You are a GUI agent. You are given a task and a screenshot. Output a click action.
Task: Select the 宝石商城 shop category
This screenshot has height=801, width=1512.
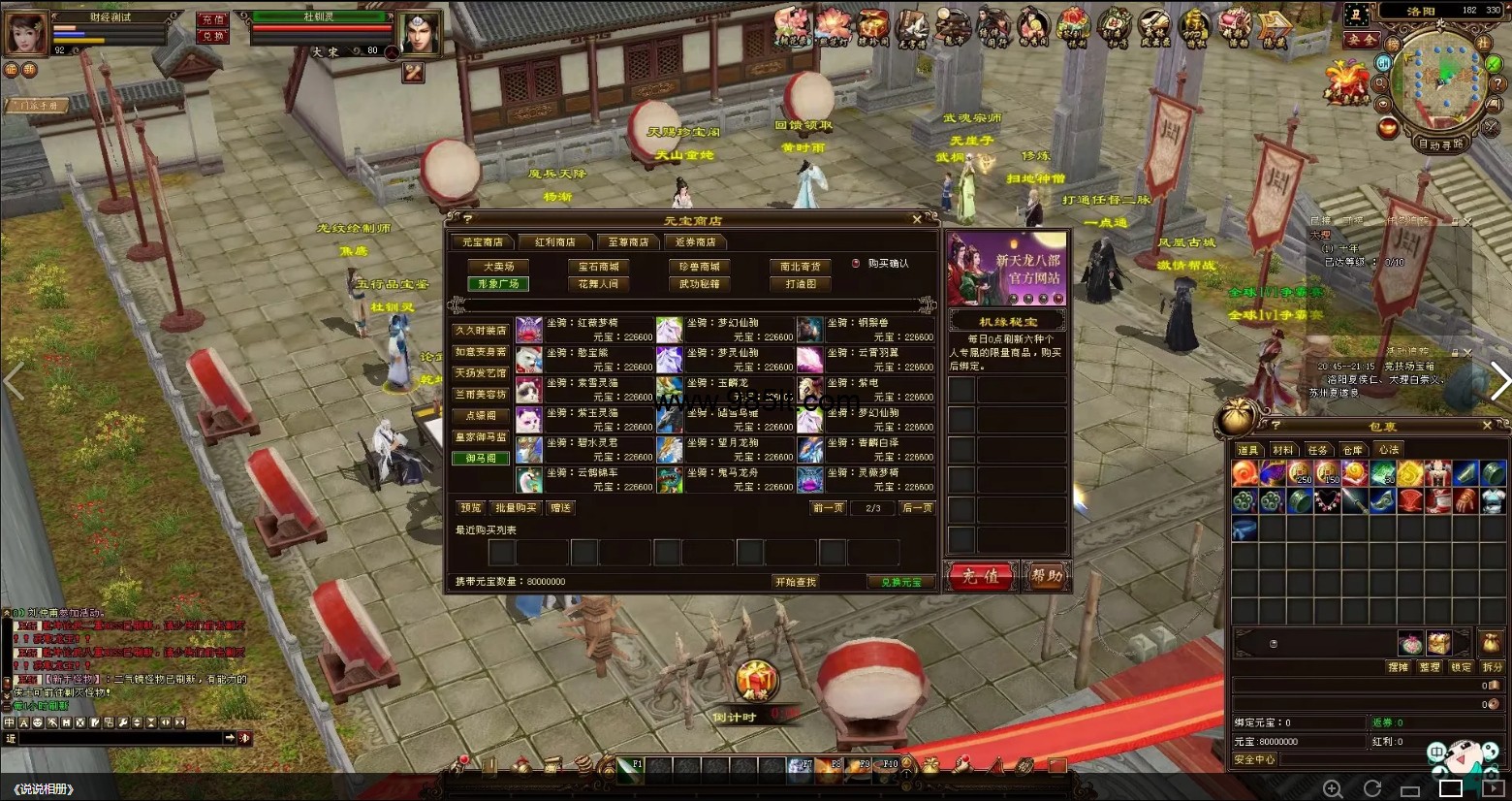pyautogui.click(x=598, y=267)
